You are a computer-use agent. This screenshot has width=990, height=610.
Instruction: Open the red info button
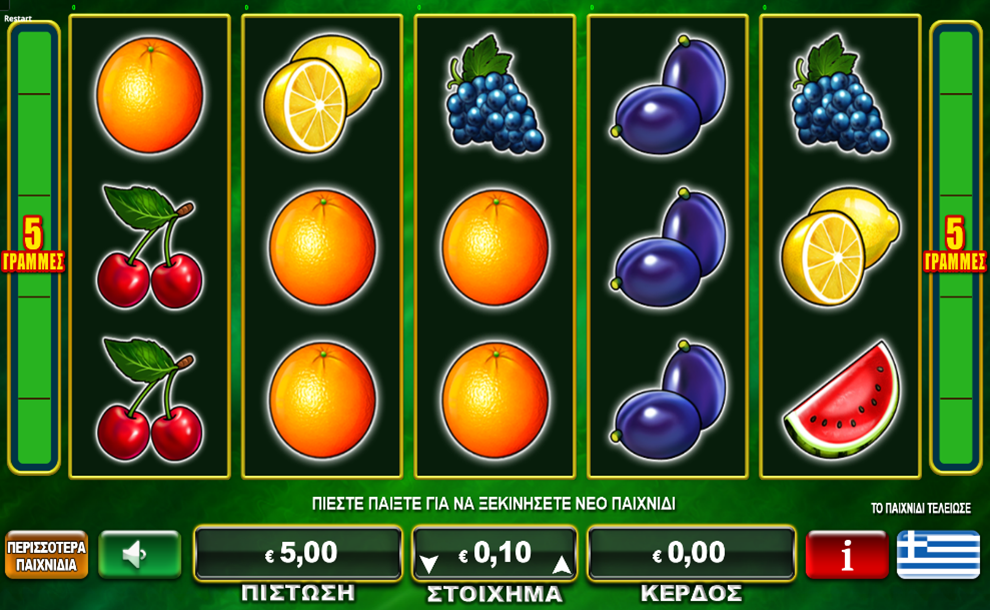pyautogui.click(x=846, y=555)
